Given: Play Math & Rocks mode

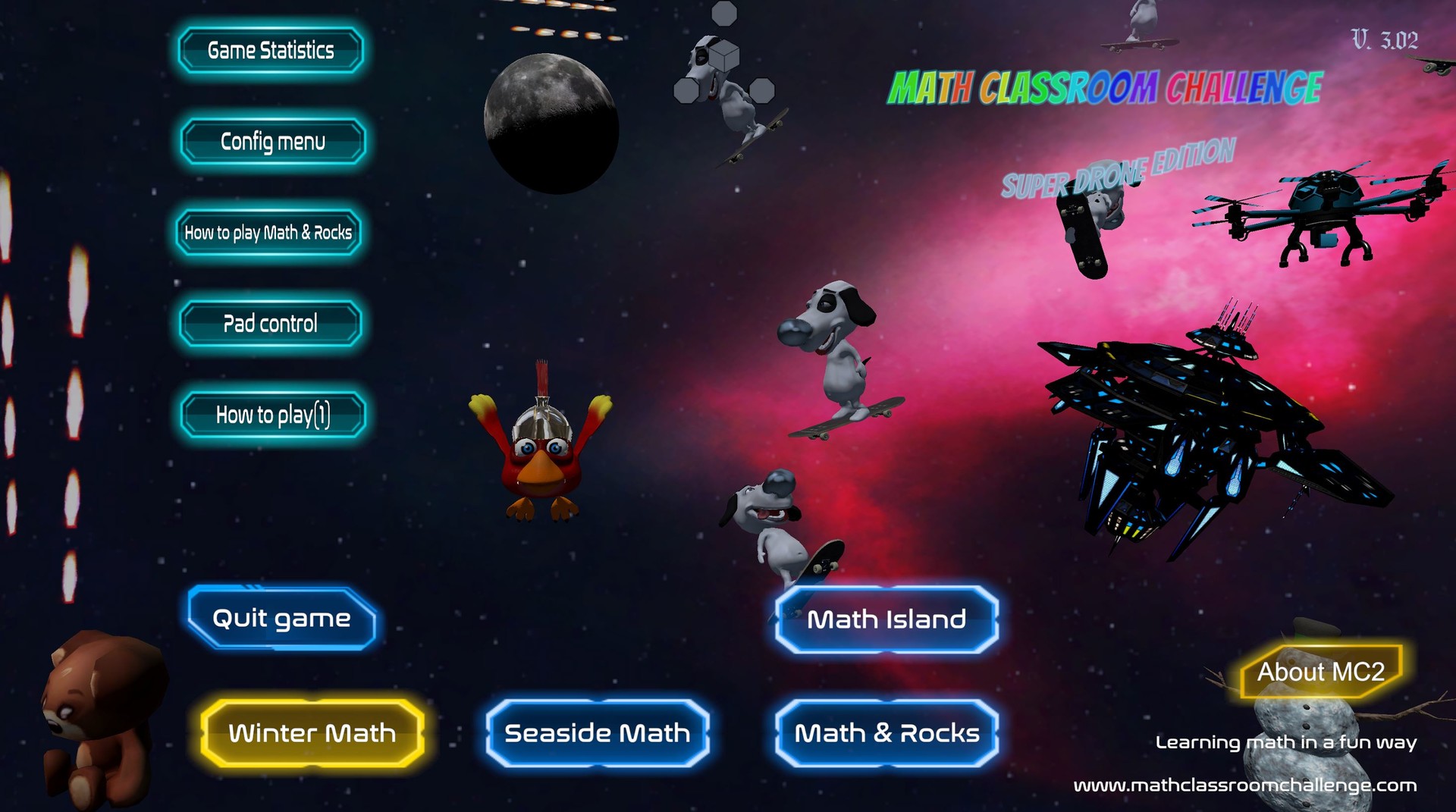Looking at the screenshot, I should coord(886,733).
